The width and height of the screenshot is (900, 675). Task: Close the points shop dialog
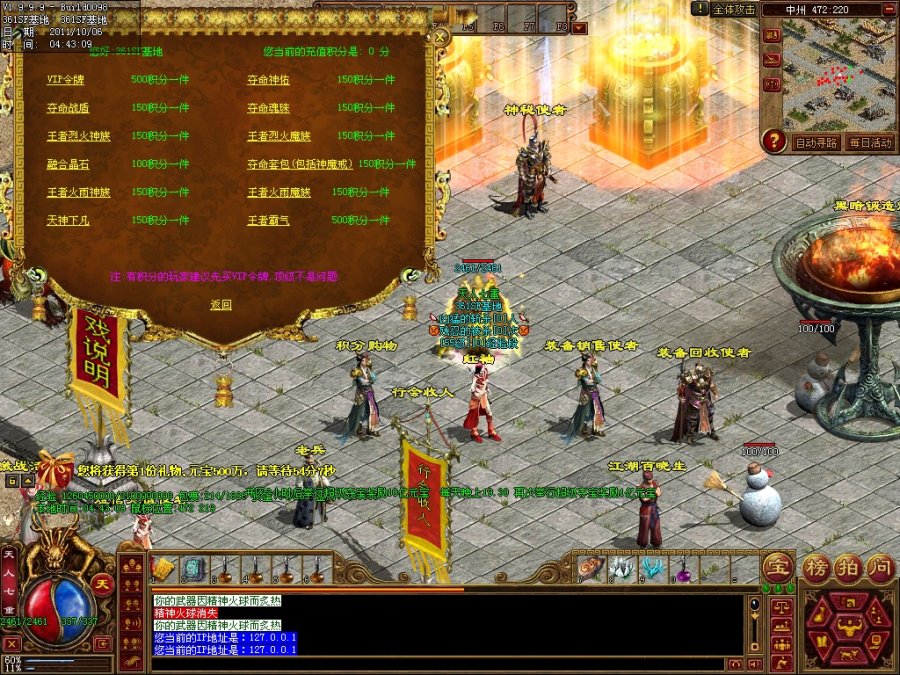click(x=439, y=37)
